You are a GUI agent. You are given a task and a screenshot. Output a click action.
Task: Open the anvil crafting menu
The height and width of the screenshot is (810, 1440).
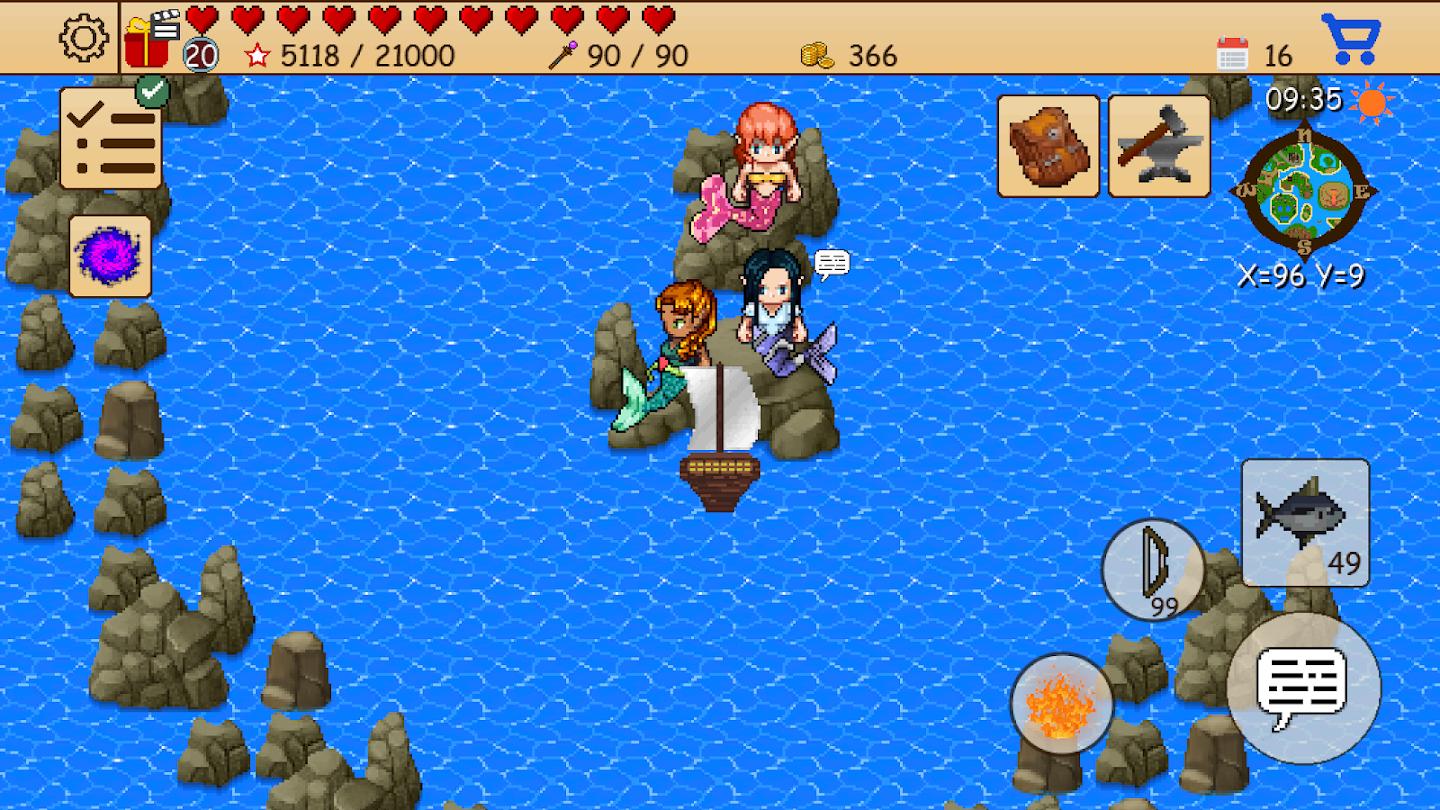pyautogui.click(x=1158, y=145)
